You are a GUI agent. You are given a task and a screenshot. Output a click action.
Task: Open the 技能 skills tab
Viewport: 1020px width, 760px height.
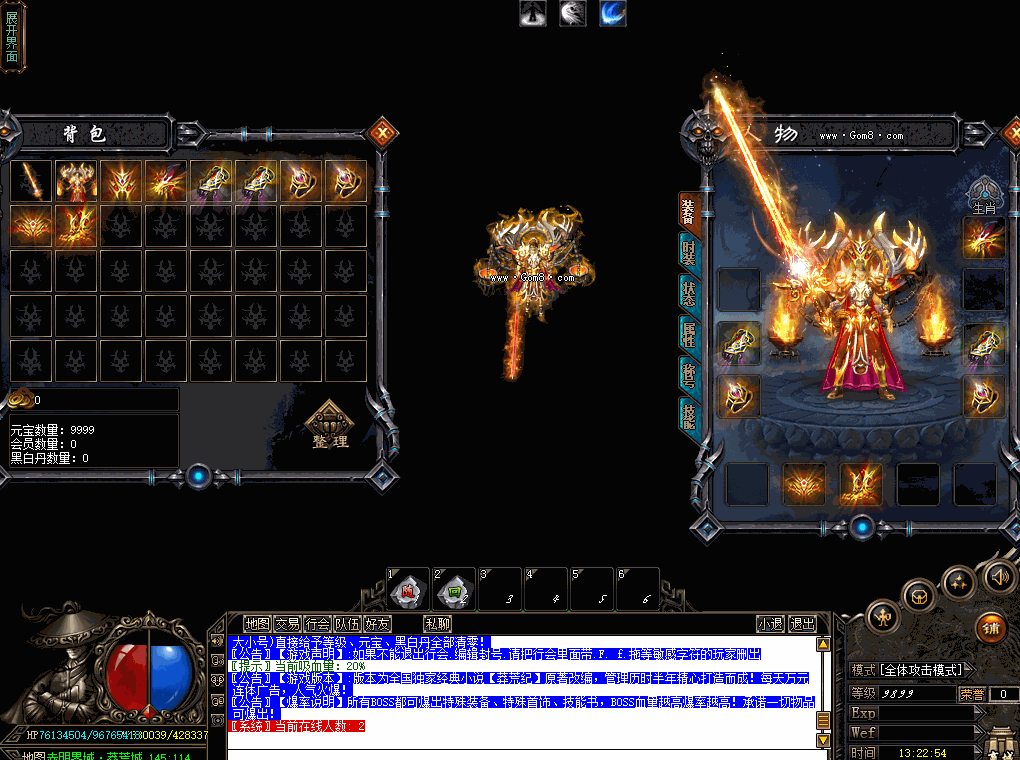689,413
